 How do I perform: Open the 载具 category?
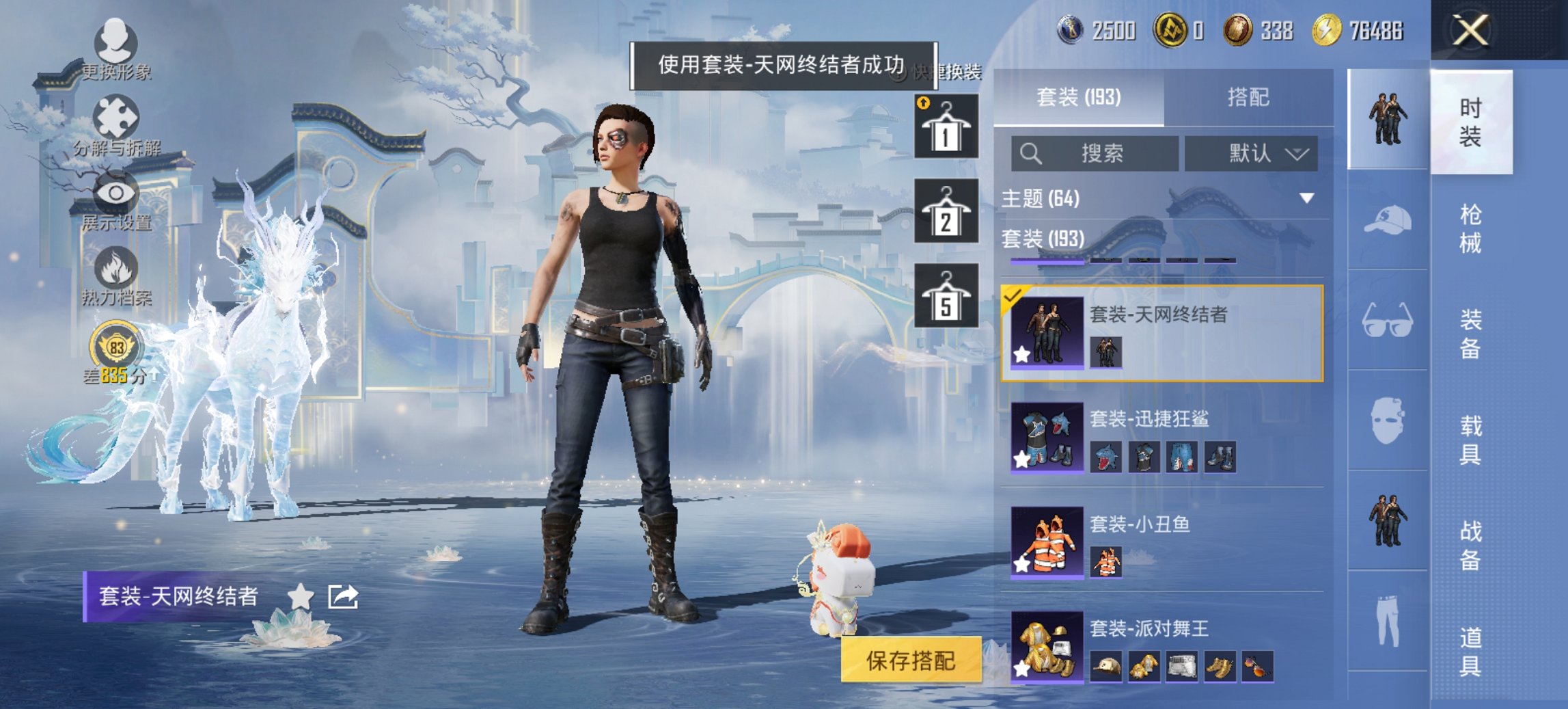[1470, 440]
